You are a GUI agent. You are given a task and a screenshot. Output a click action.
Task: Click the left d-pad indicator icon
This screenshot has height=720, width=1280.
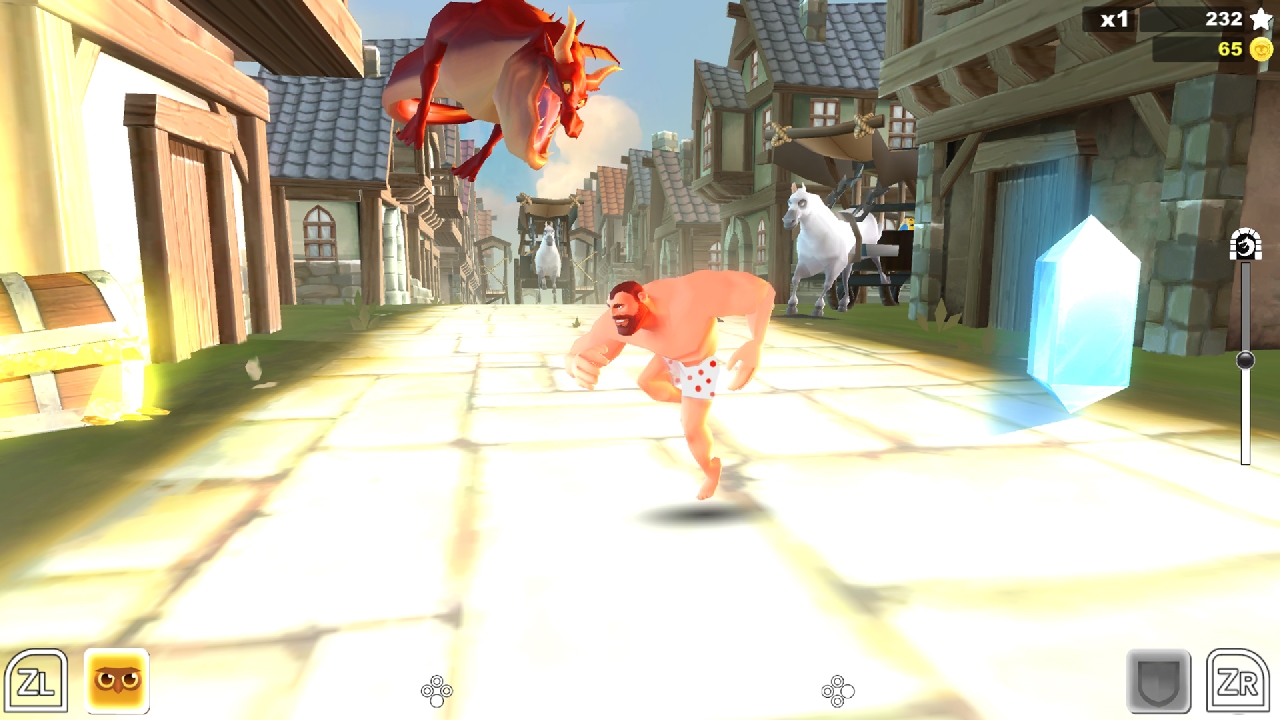pos(437,690)
